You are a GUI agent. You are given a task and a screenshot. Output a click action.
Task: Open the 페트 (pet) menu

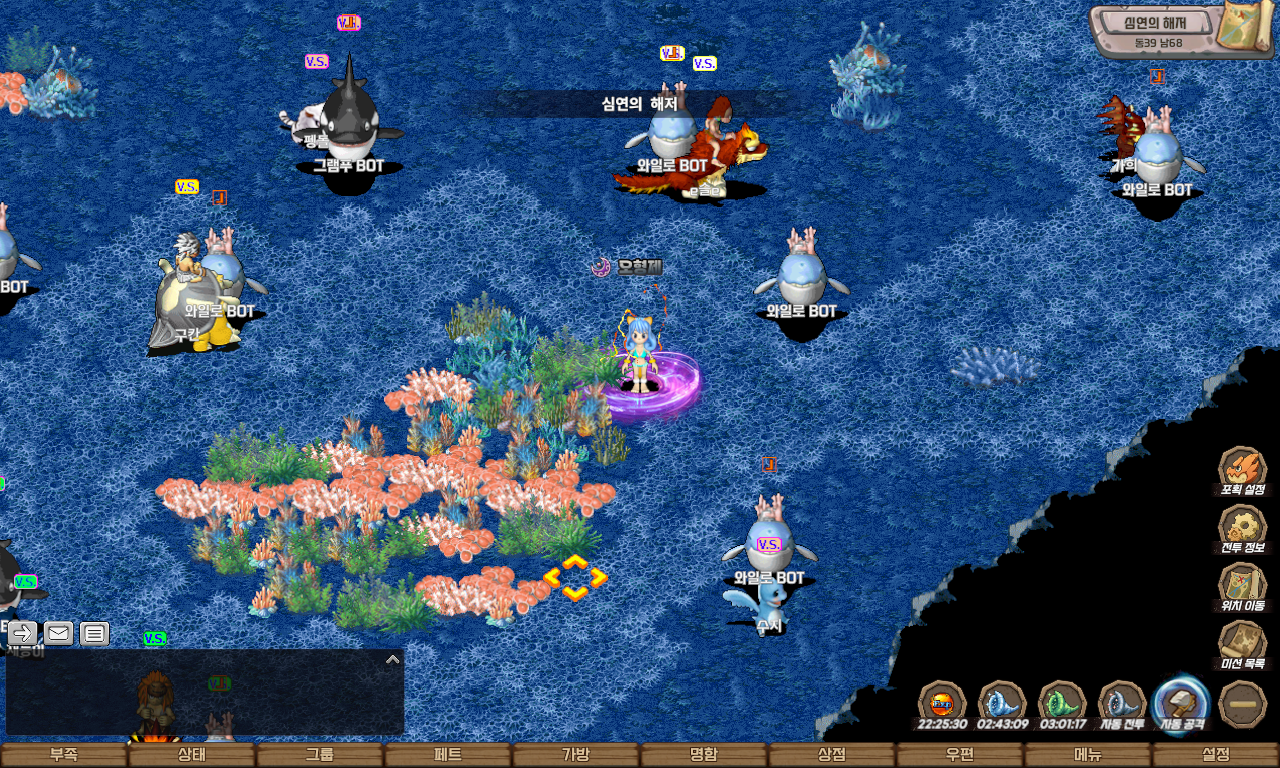click(448, 755)
